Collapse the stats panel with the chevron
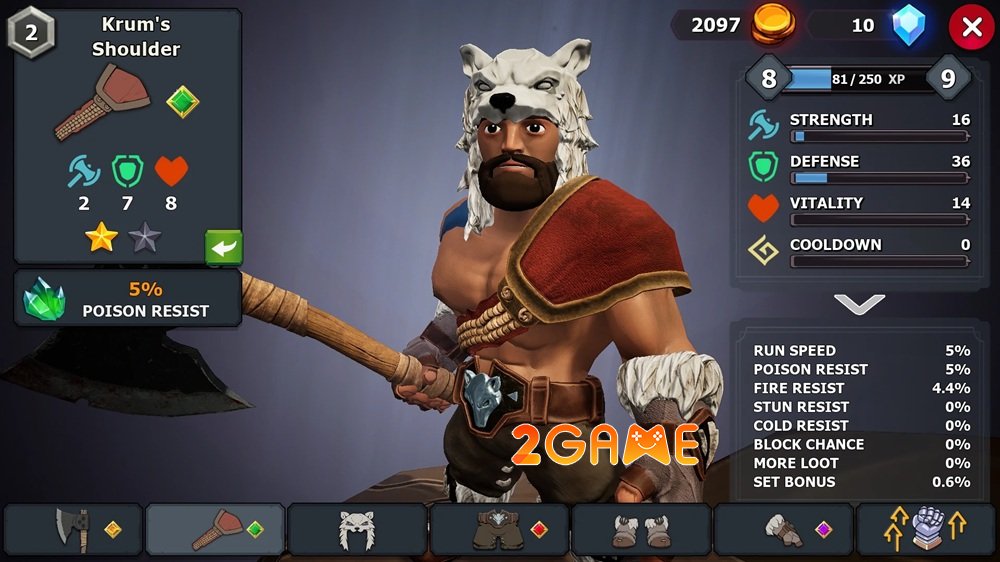This screenshot has height=562, width=1000. [858, 304]
